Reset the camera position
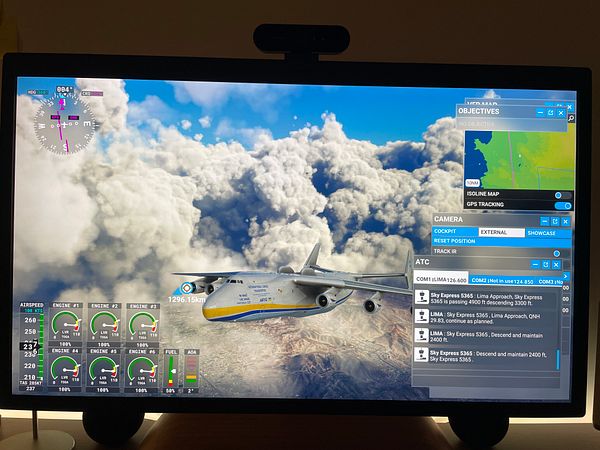Image resolution: width=600 pixels, height=450 pixels. pyautogui.click(x=455, y=241)
